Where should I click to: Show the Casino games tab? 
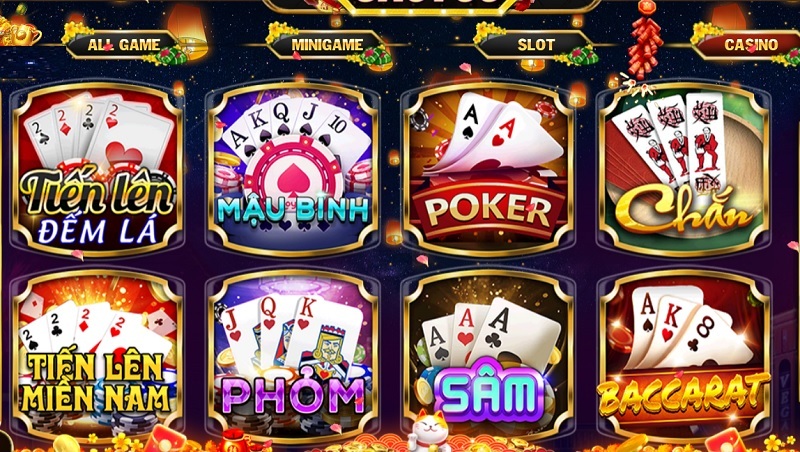click(750, 45)
